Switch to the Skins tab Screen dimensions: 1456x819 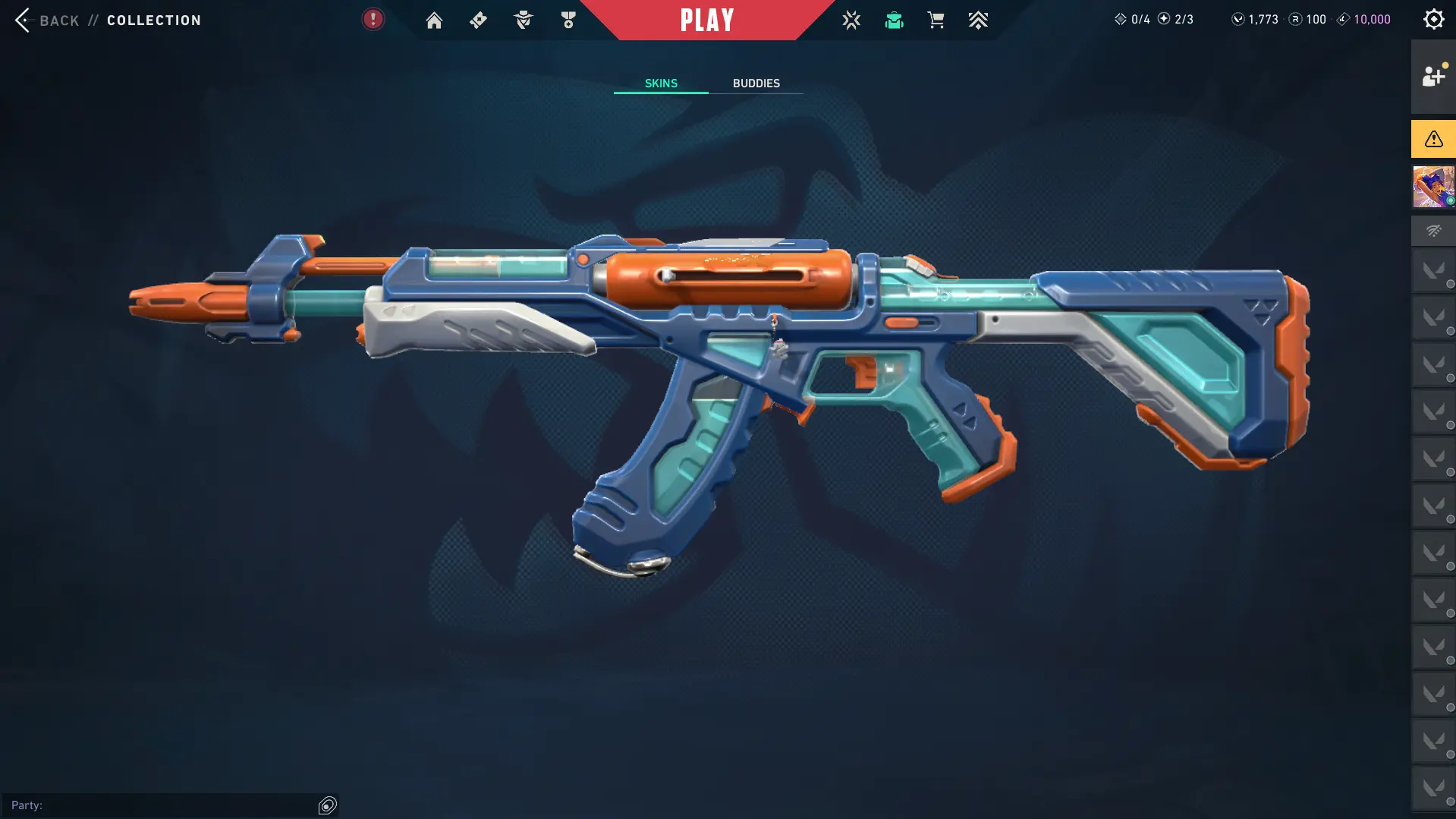661,83
